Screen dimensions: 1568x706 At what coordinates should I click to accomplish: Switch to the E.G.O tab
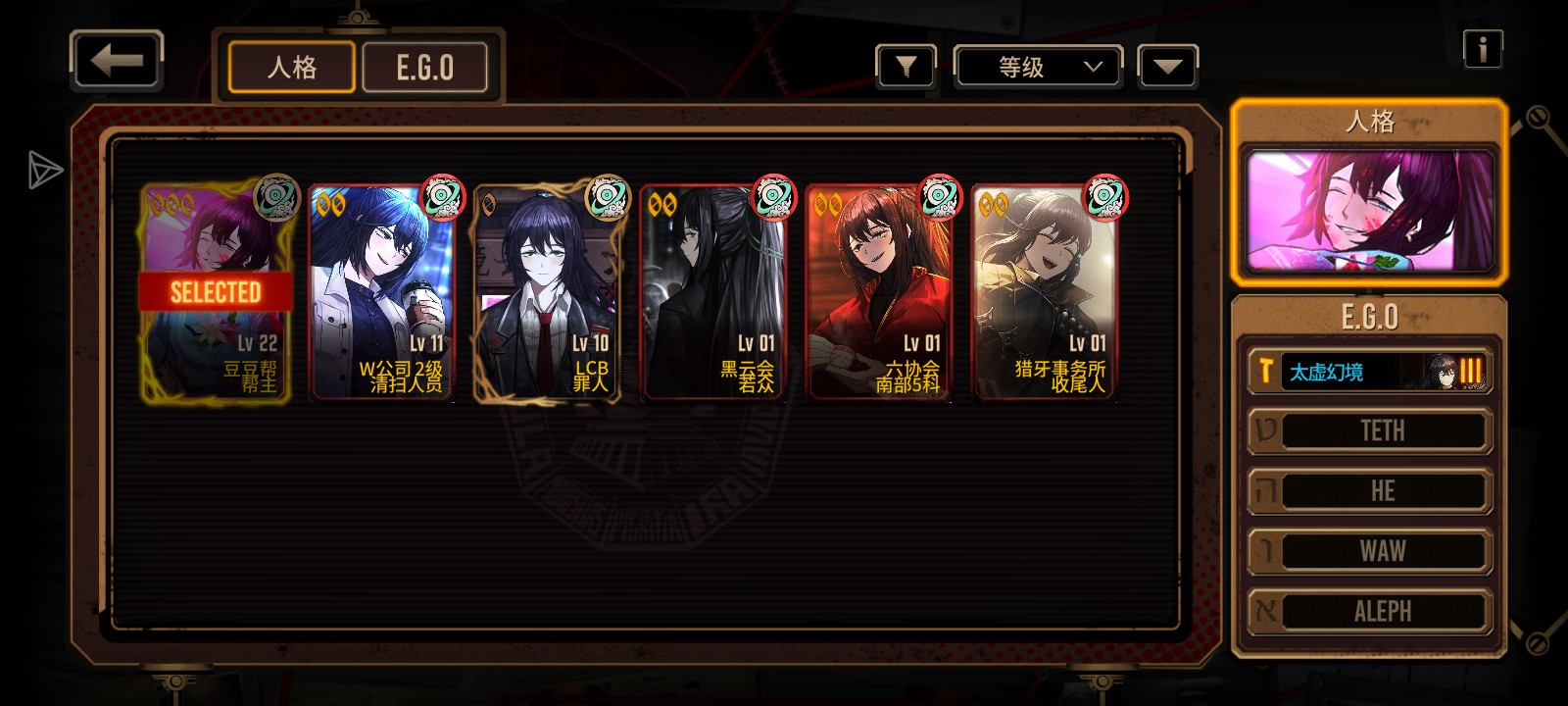click(x=425, y=68)
